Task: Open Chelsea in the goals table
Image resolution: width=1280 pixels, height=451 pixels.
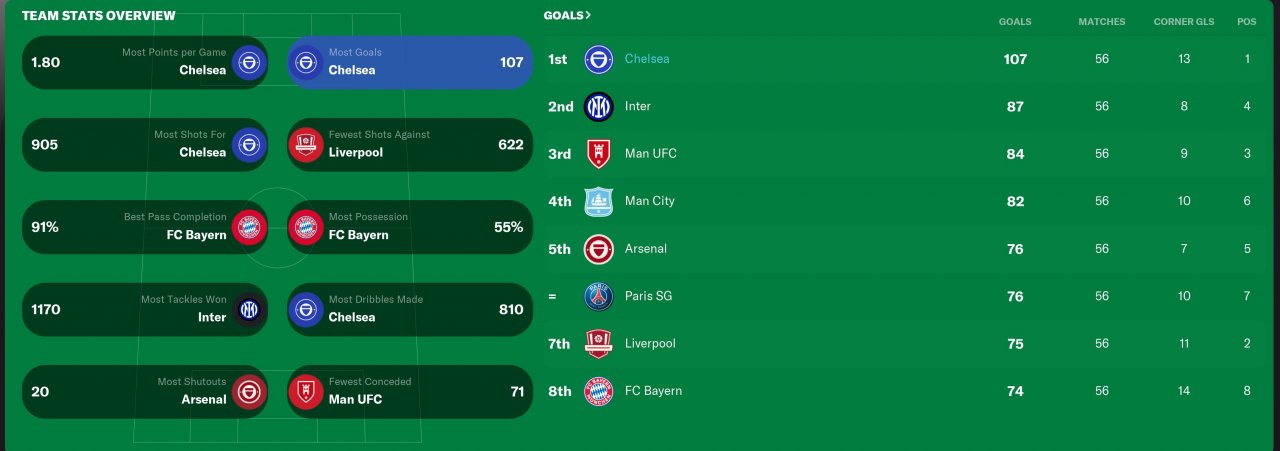Action: coord(647,59)
